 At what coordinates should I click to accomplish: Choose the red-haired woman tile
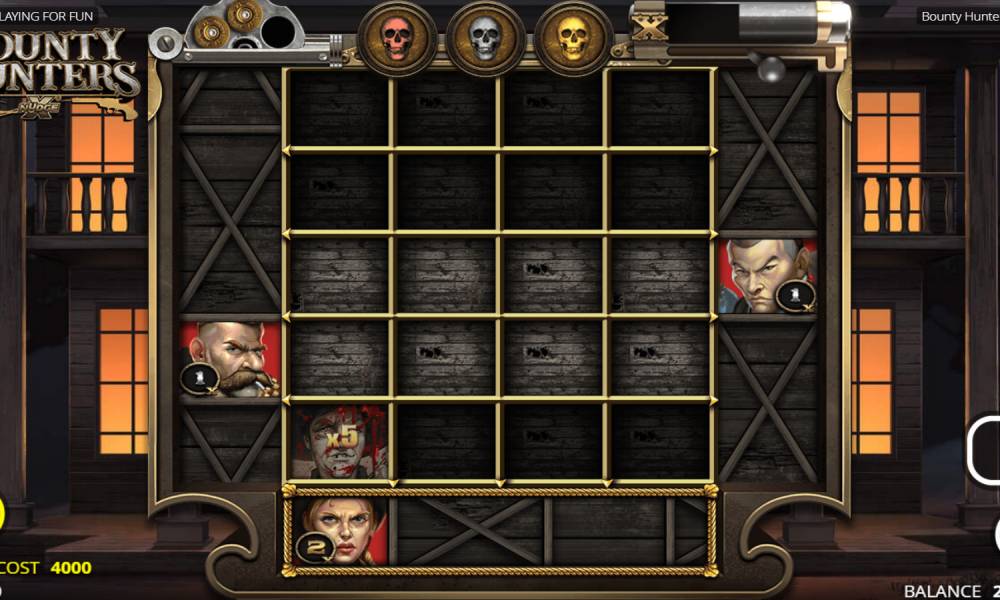click(337, 530)
